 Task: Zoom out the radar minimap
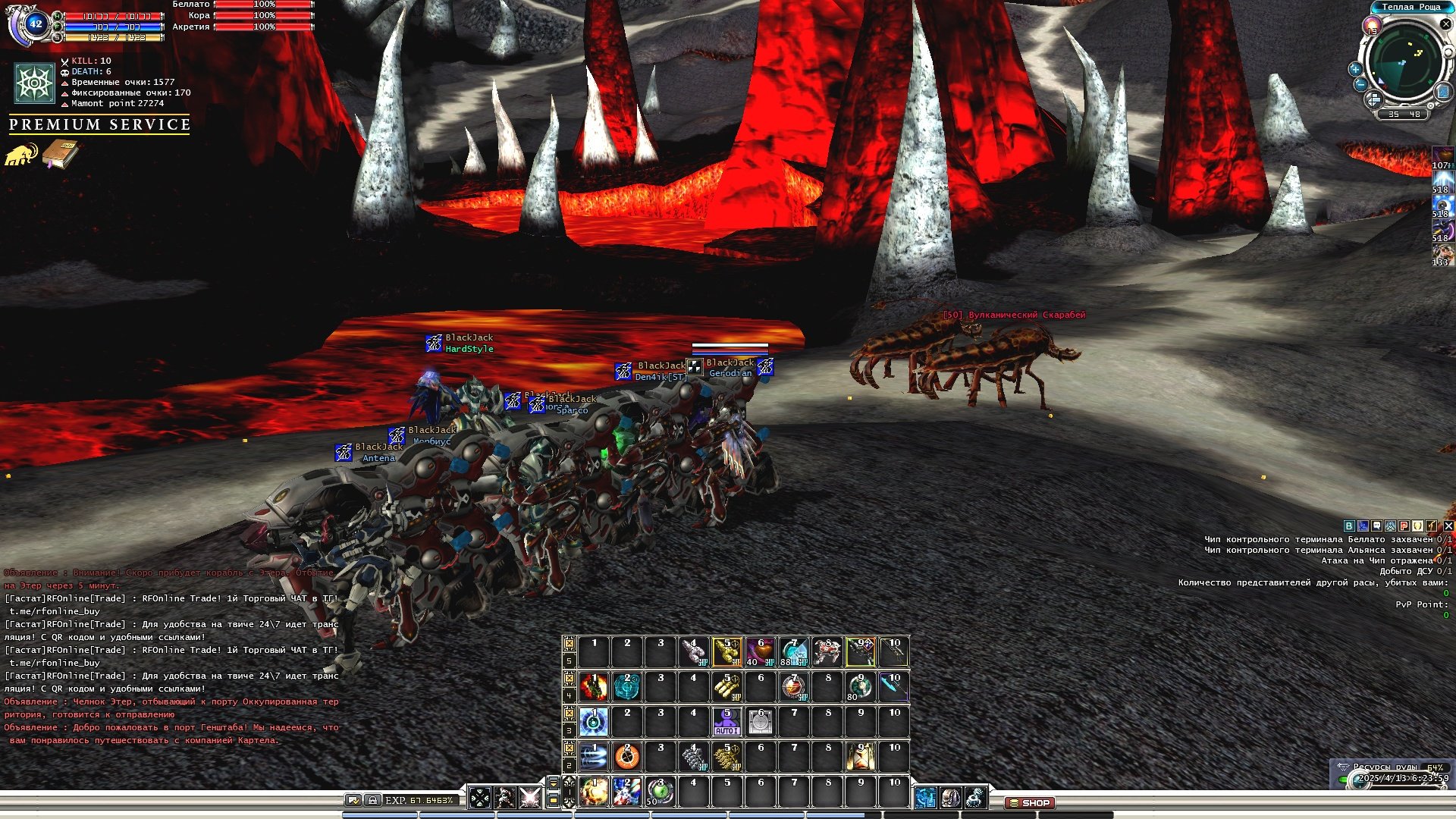pyautogui.click(x=1360, y=85)
